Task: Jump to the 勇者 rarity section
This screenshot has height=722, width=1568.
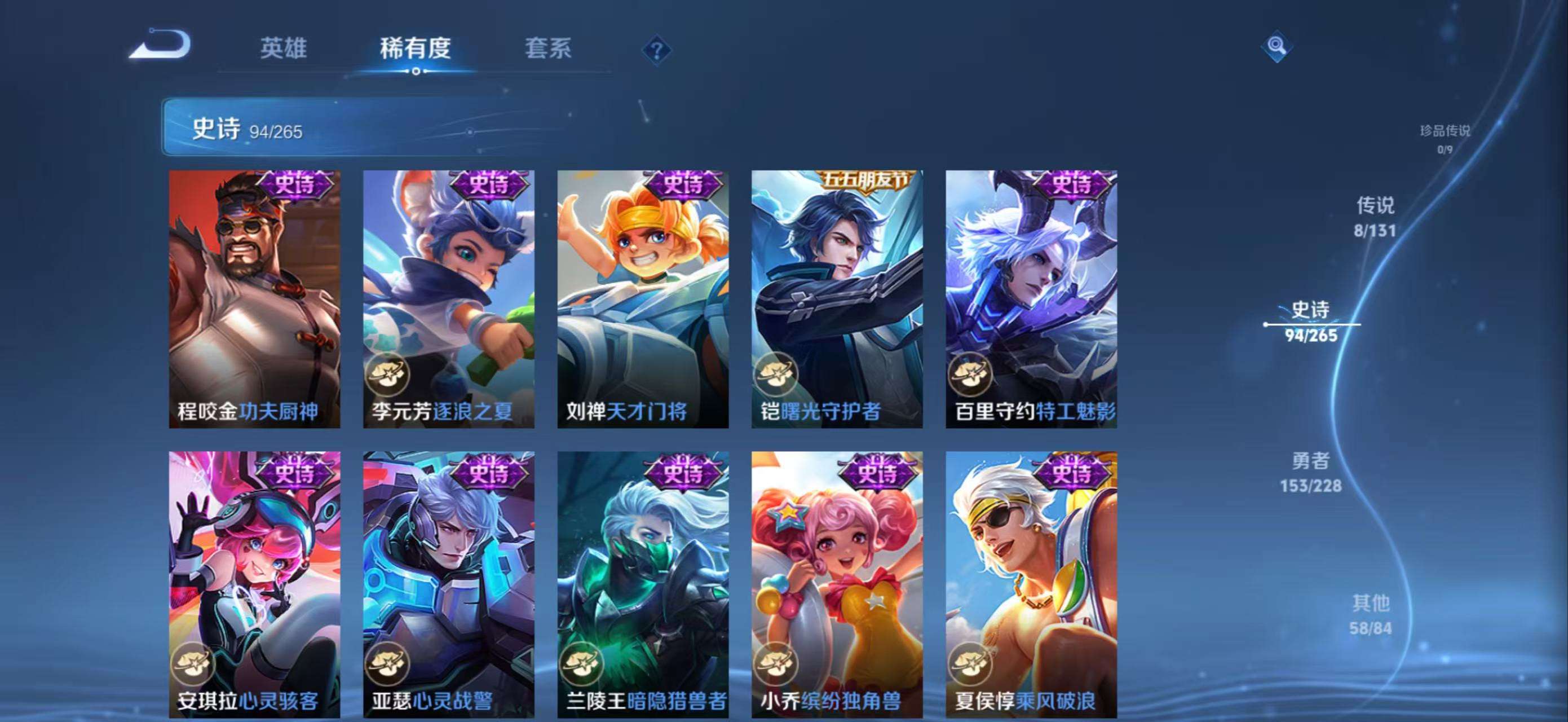Action: tap(1310, 473)
